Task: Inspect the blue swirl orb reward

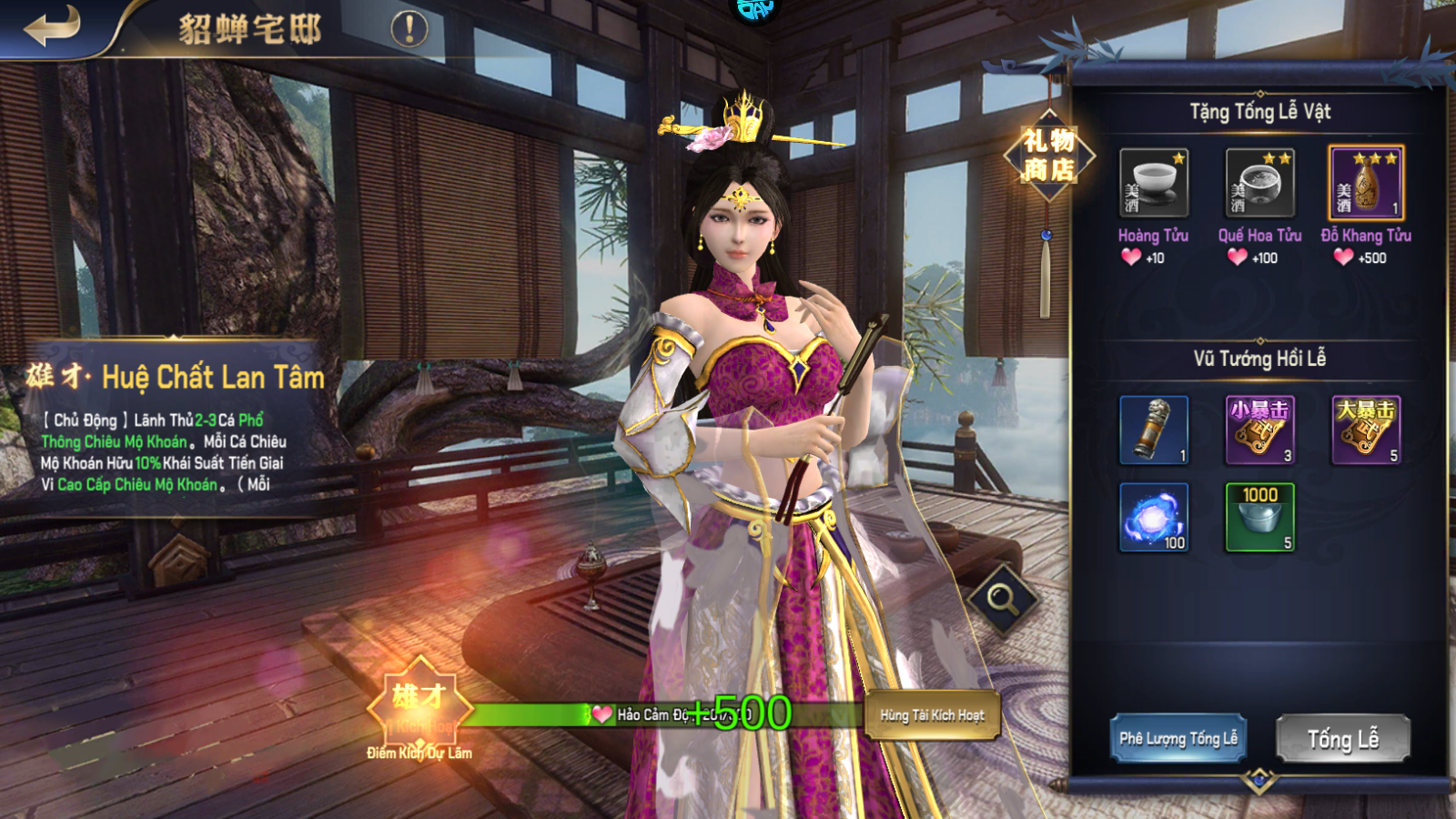Action: coord(1153,517)
